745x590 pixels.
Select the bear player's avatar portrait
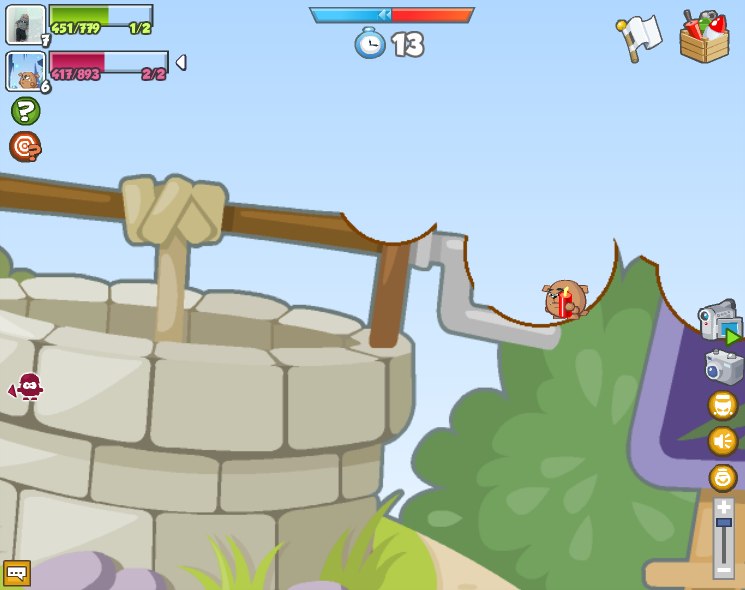coord(26,72)
